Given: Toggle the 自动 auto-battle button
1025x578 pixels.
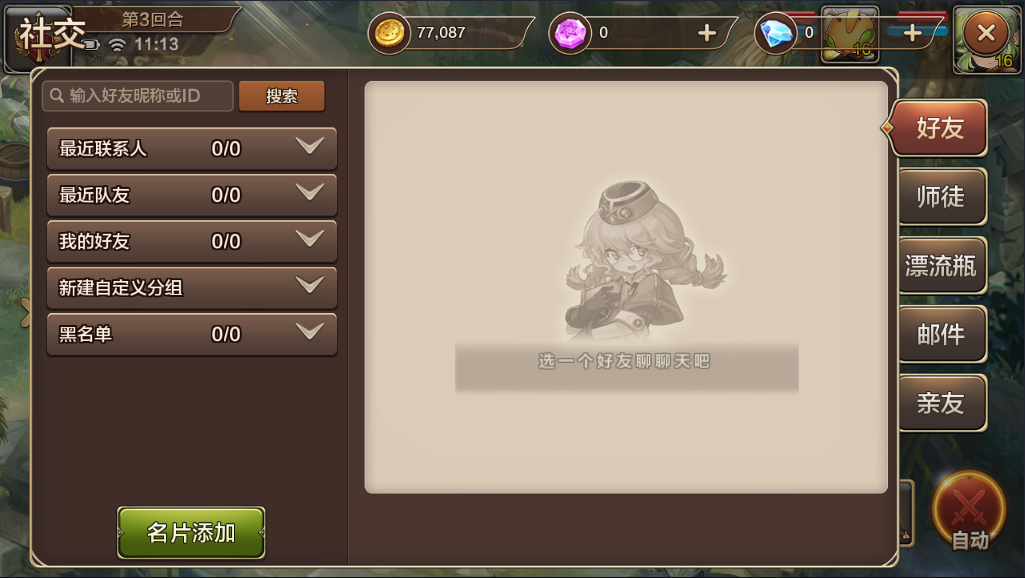Looking at the screenshot, I should click(968, 512).
